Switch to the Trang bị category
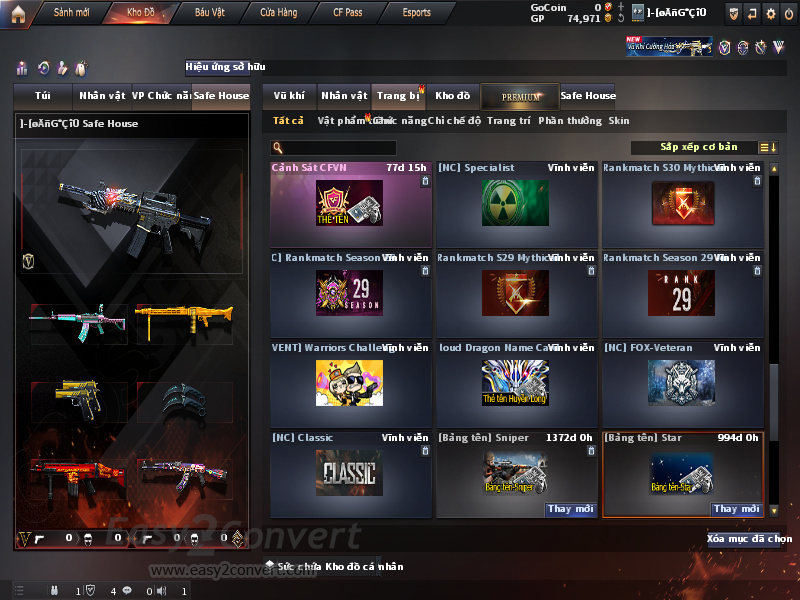 (398, 96)
